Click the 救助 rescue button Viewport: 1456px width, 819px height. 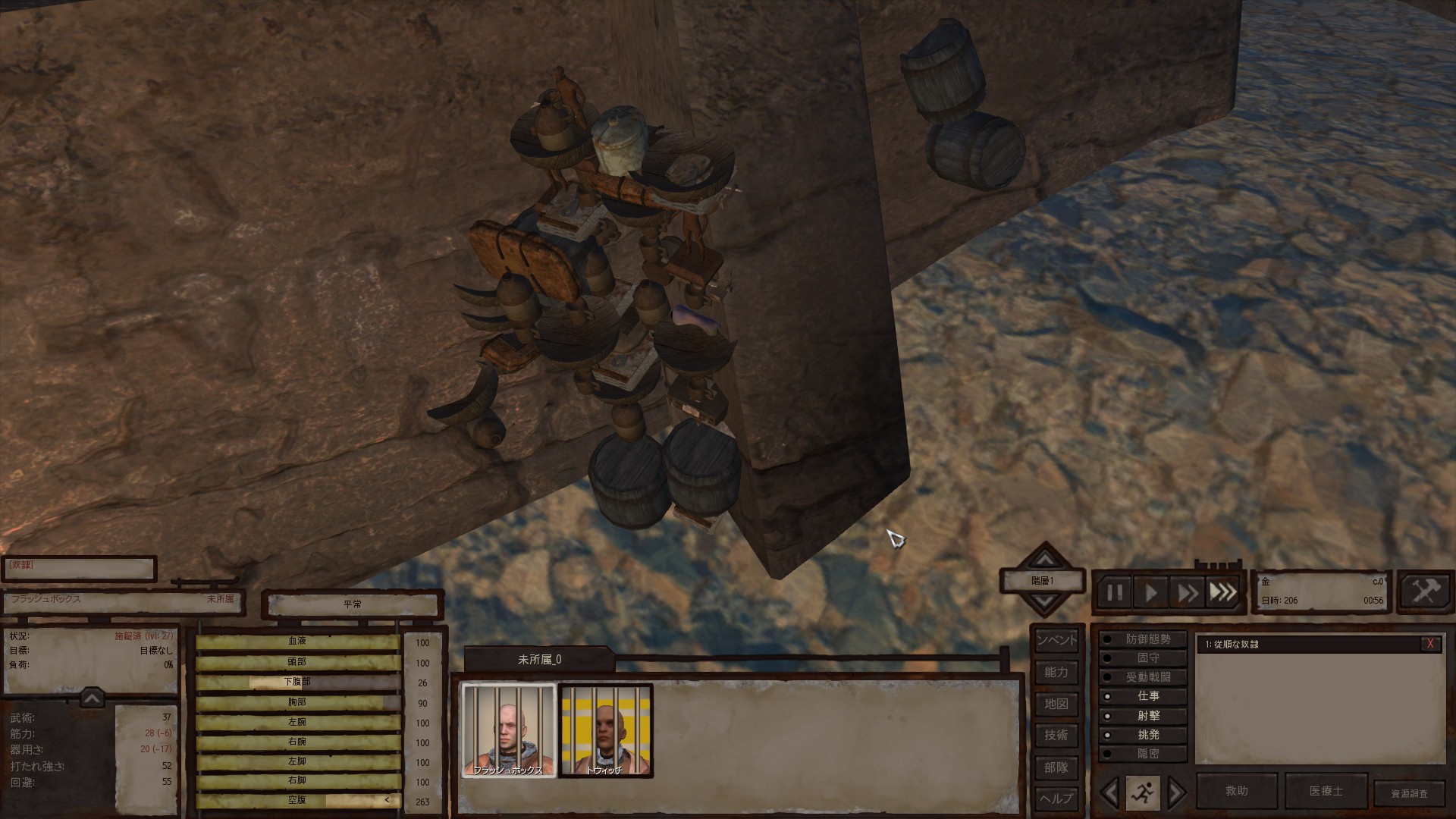point(1237,791)
